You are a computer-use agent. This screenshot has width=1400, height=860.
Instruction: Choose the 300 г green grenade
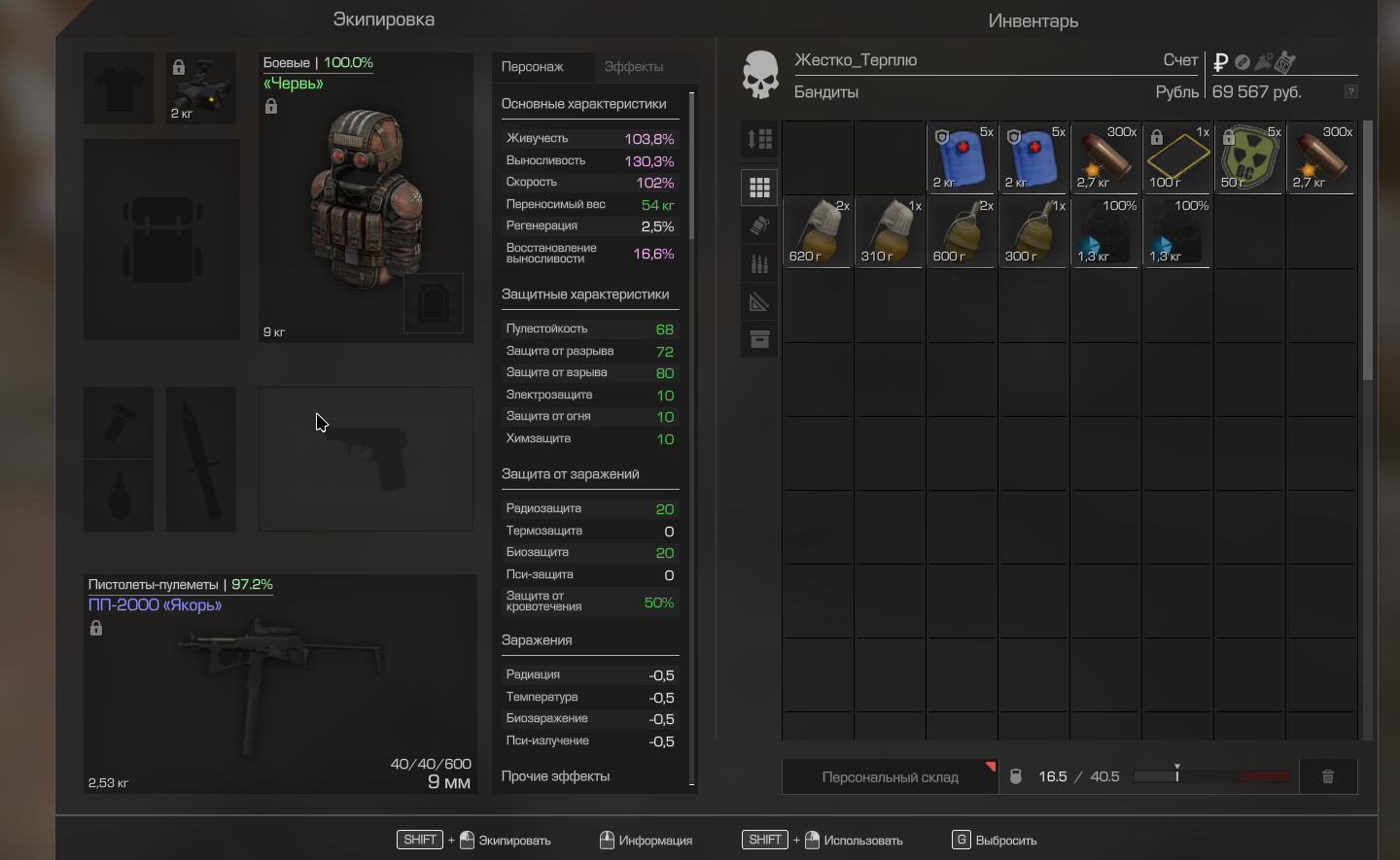pos(1033,231)
